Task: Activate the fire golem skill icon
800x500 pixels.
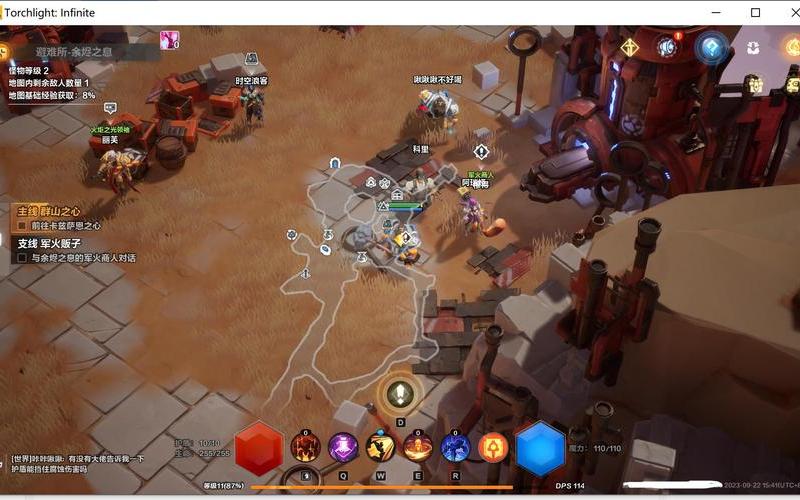Action: point(305,446)
